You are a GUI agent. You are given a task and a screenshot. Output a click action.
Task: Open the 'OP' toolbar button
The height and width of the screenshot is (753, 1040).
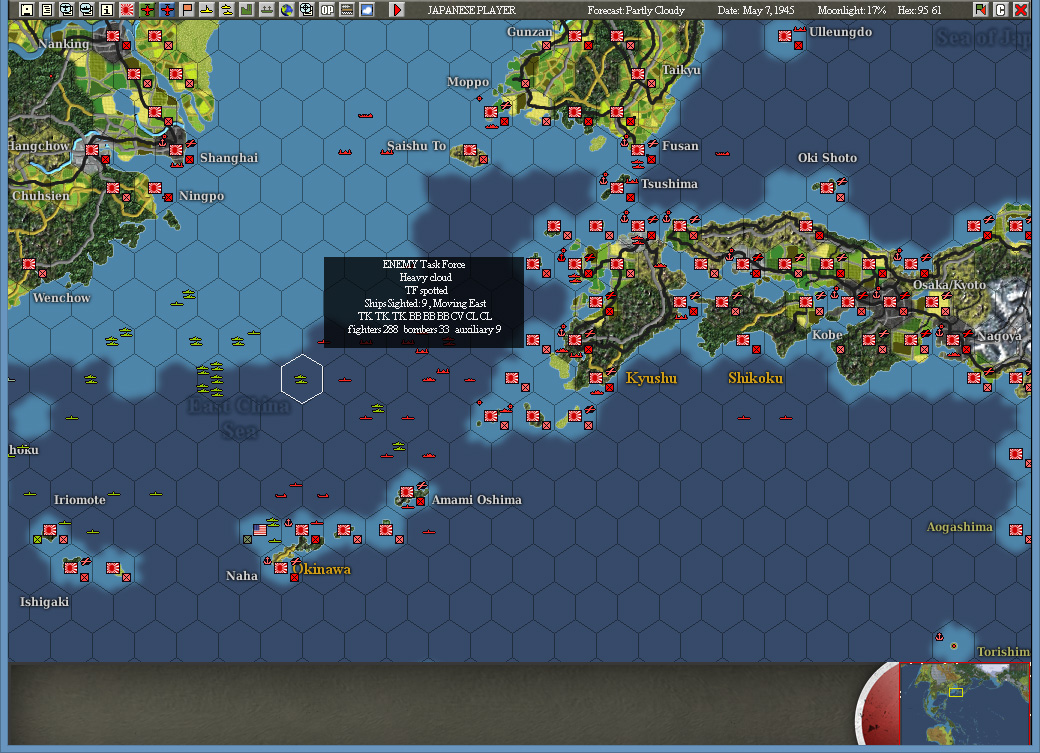coord(327,9)
